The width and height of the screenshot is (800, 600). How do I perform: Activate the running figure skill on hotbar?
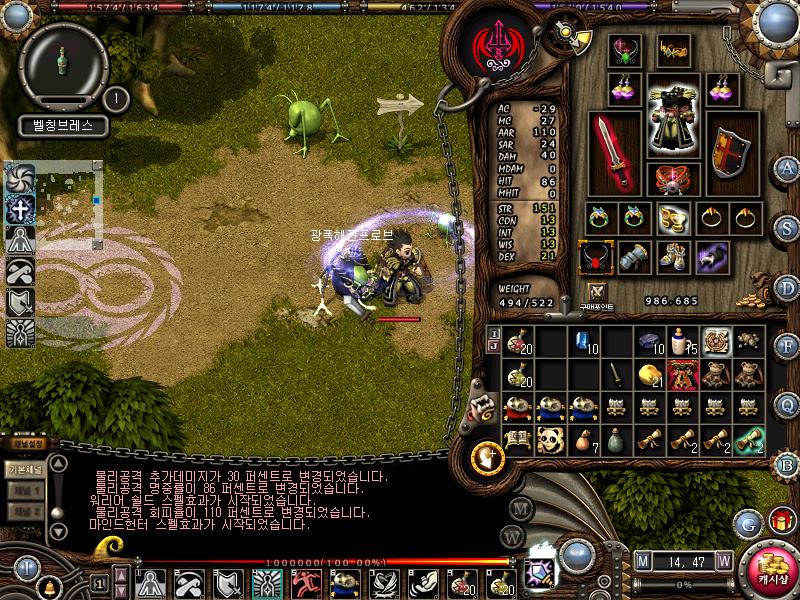pyautogui.click(x=305, y=582)
